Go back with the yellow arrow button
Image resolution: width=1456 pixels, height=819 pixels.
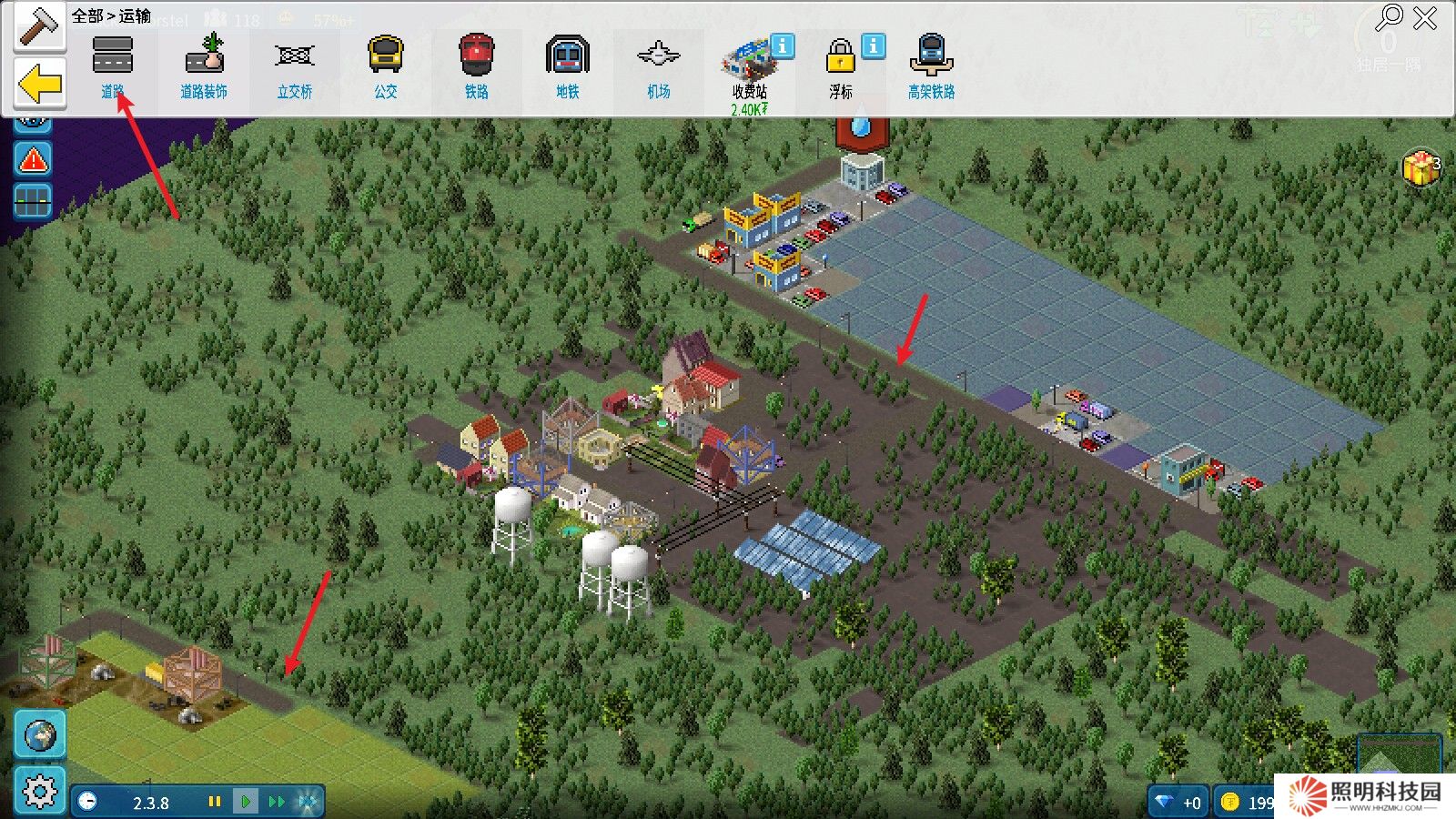(x=40, y=85)
